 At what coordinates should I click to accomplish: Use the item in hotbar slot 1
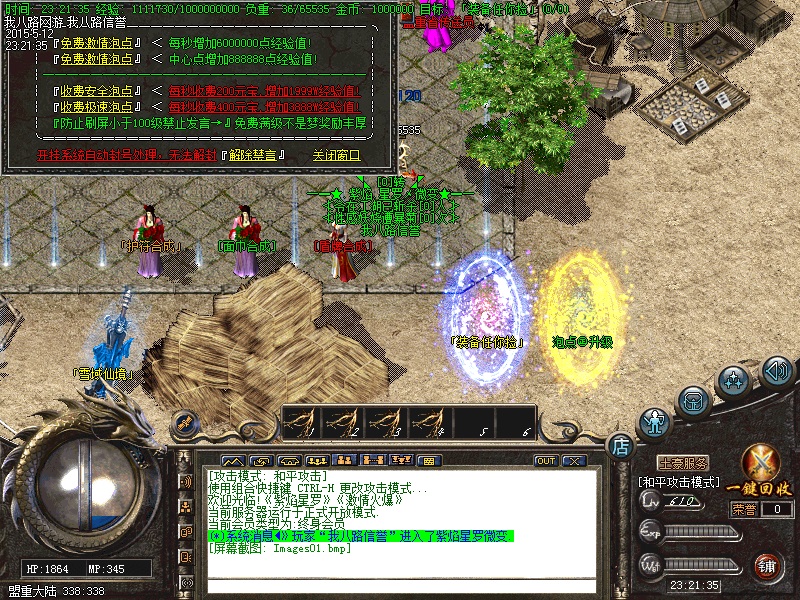pyautogui.click(x=304, y=423)
